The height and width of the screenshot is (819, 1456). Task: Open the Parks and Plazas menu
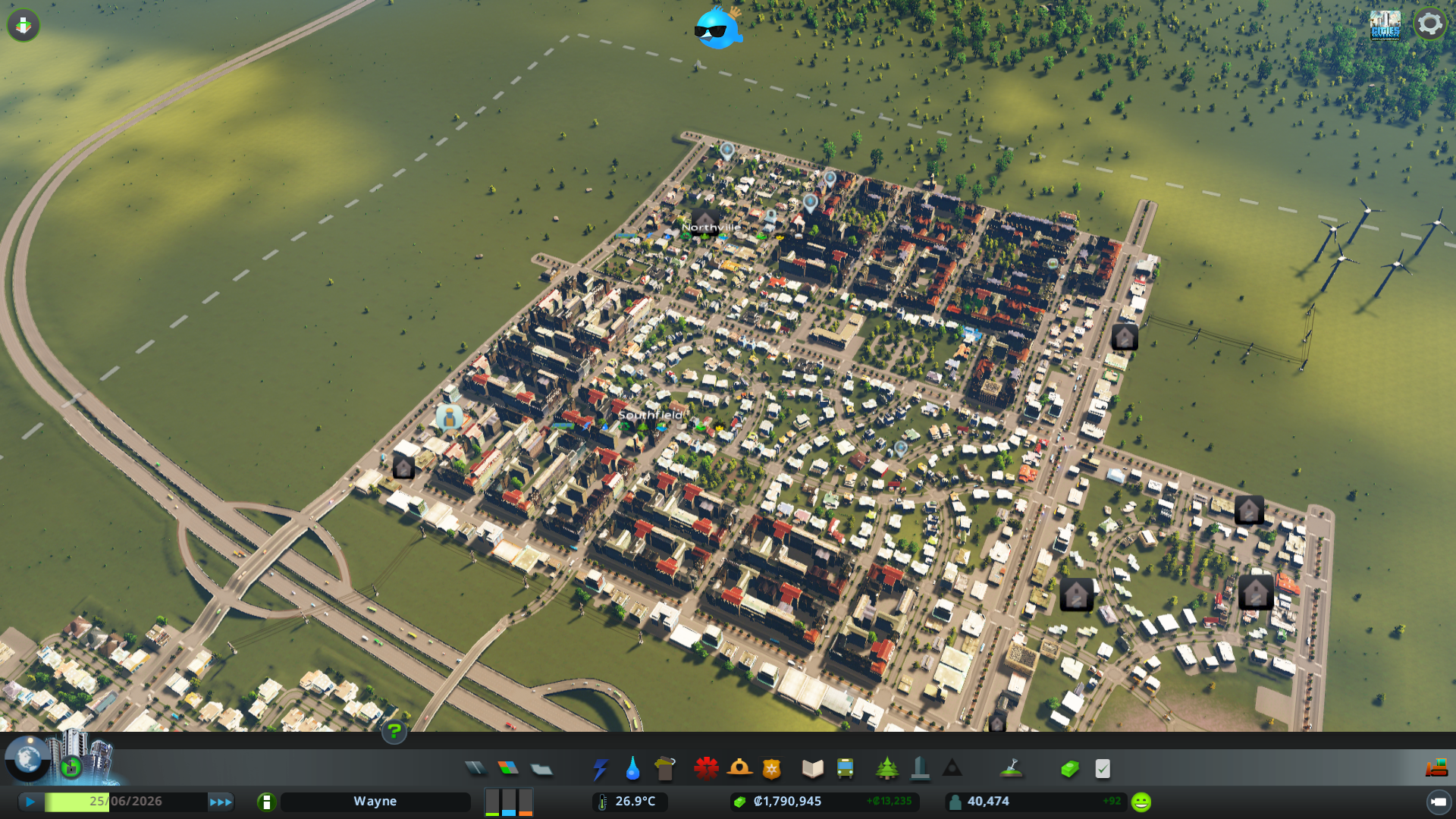(x=886, y=768)
